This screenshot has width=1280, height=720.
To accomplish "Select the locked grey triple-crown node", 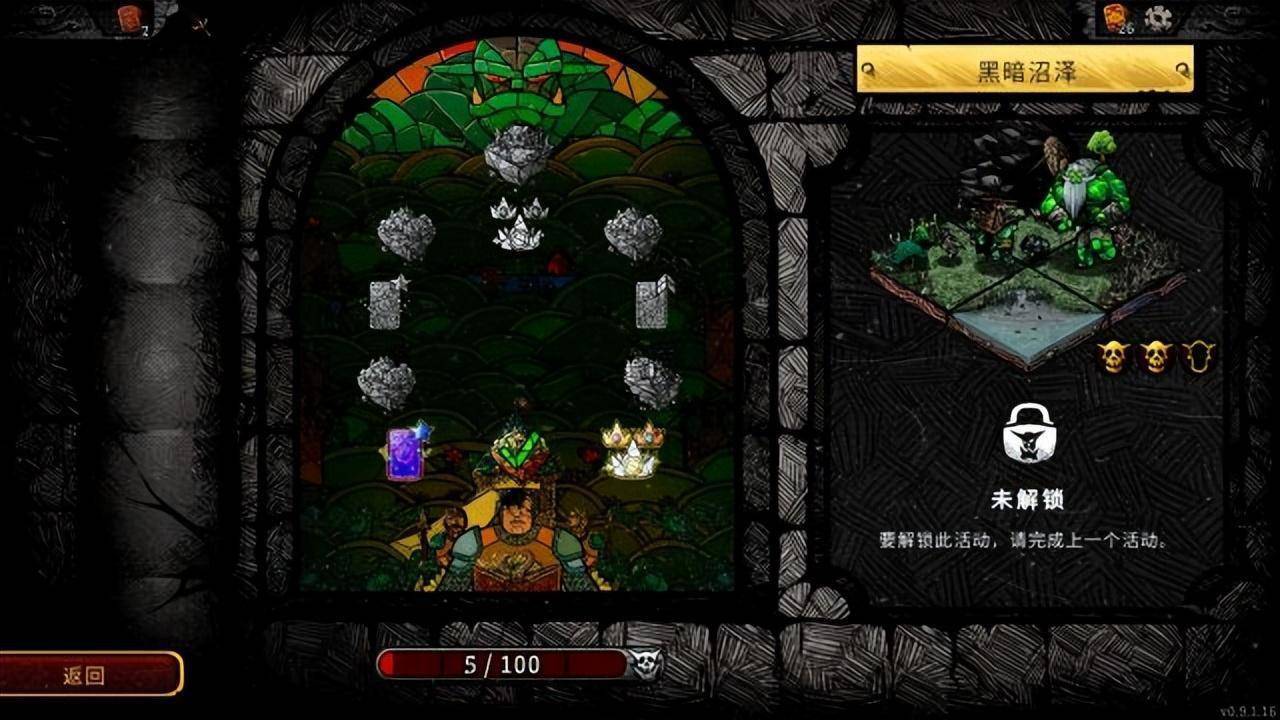I will point(518,223).
